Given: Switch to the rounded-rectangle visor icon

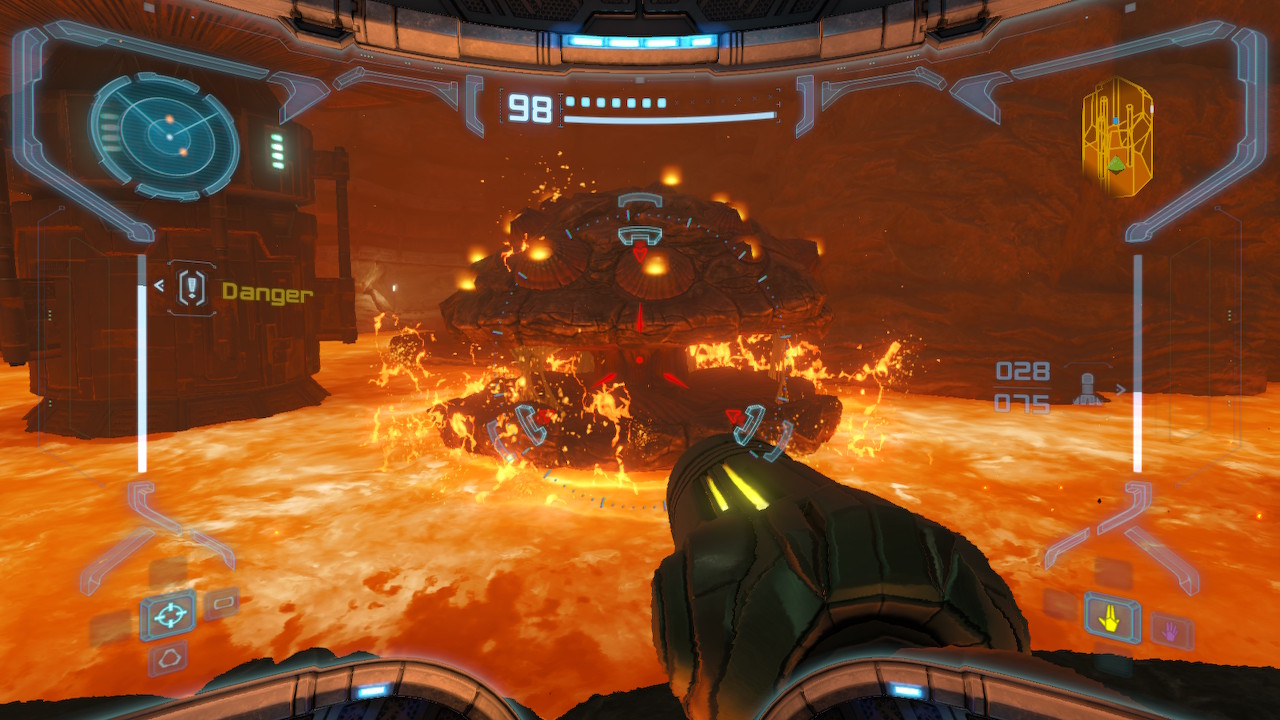Looking at the screenshot, I should tap(221, 603).
